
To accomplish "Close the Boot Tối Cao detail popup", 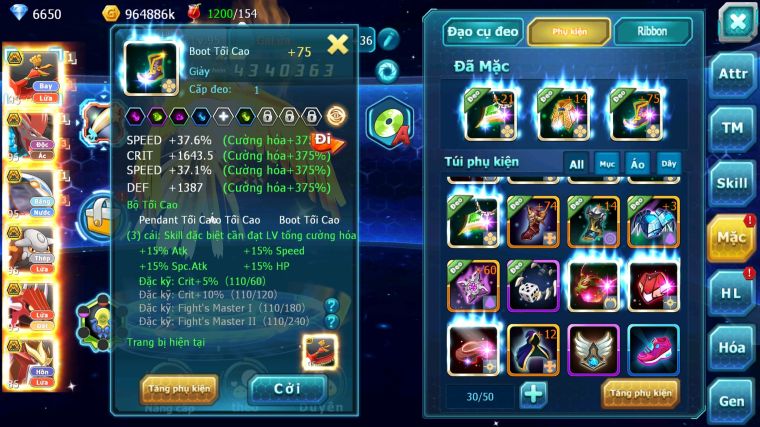I will click(338, 43).
